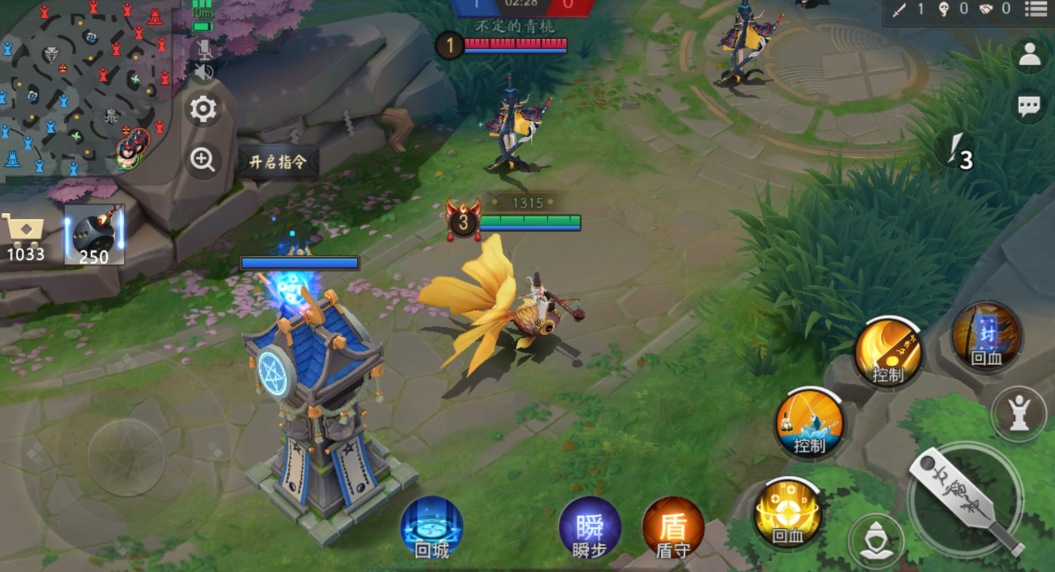This screenshot has width=1055, height=572.
Task: Use the 瞬步 flash spell
Action: click(x=589, y=526)
